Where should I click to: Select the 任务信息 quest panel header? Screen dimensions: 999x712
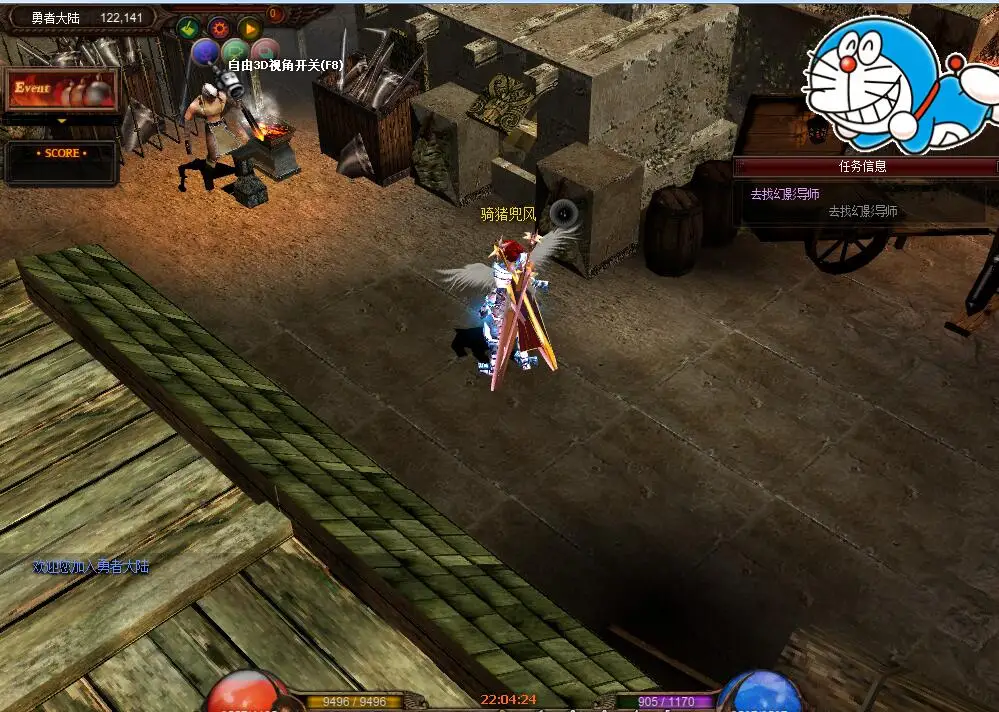coord(863,166)
